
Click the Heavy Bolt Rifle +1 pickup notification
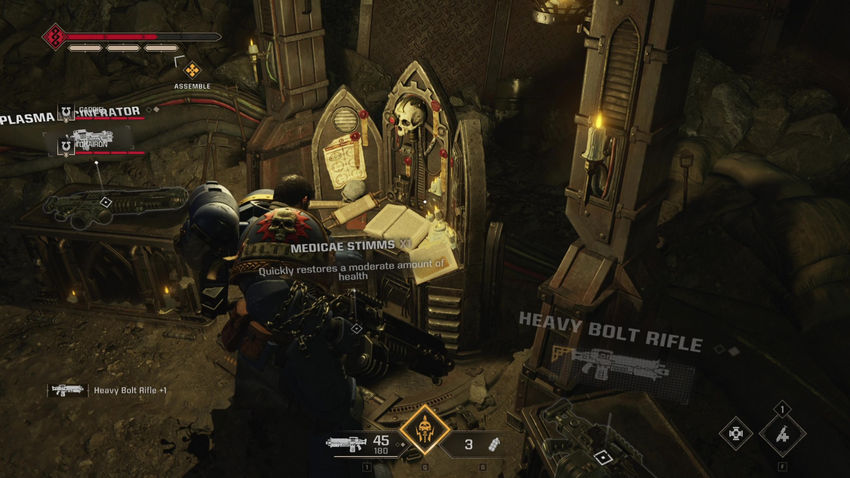coord(108,390)
